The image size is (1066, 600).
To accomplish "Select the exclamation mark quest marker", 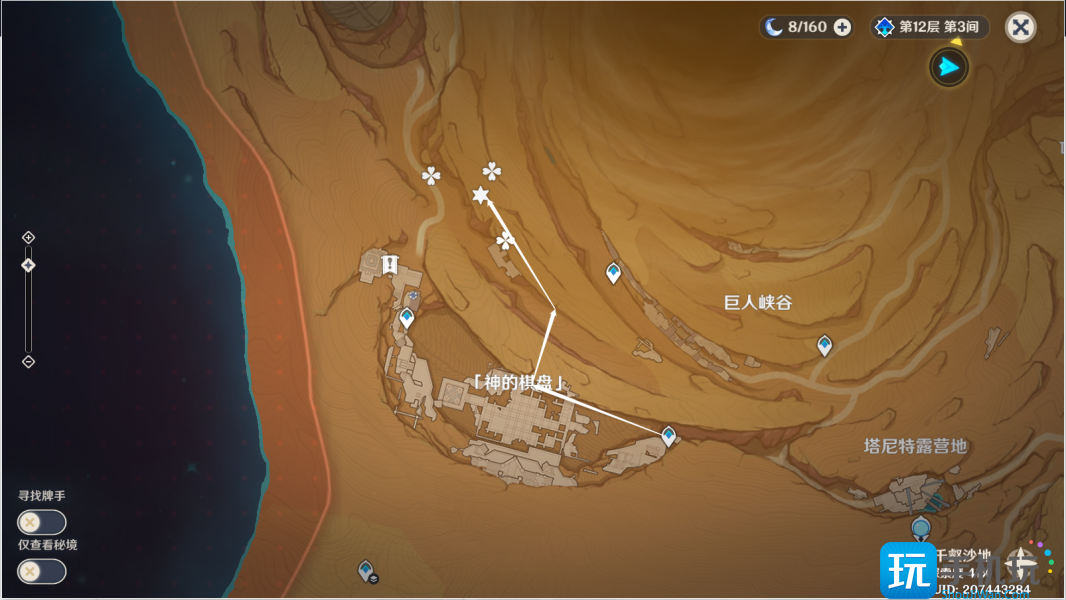I will tap(388, 264).
